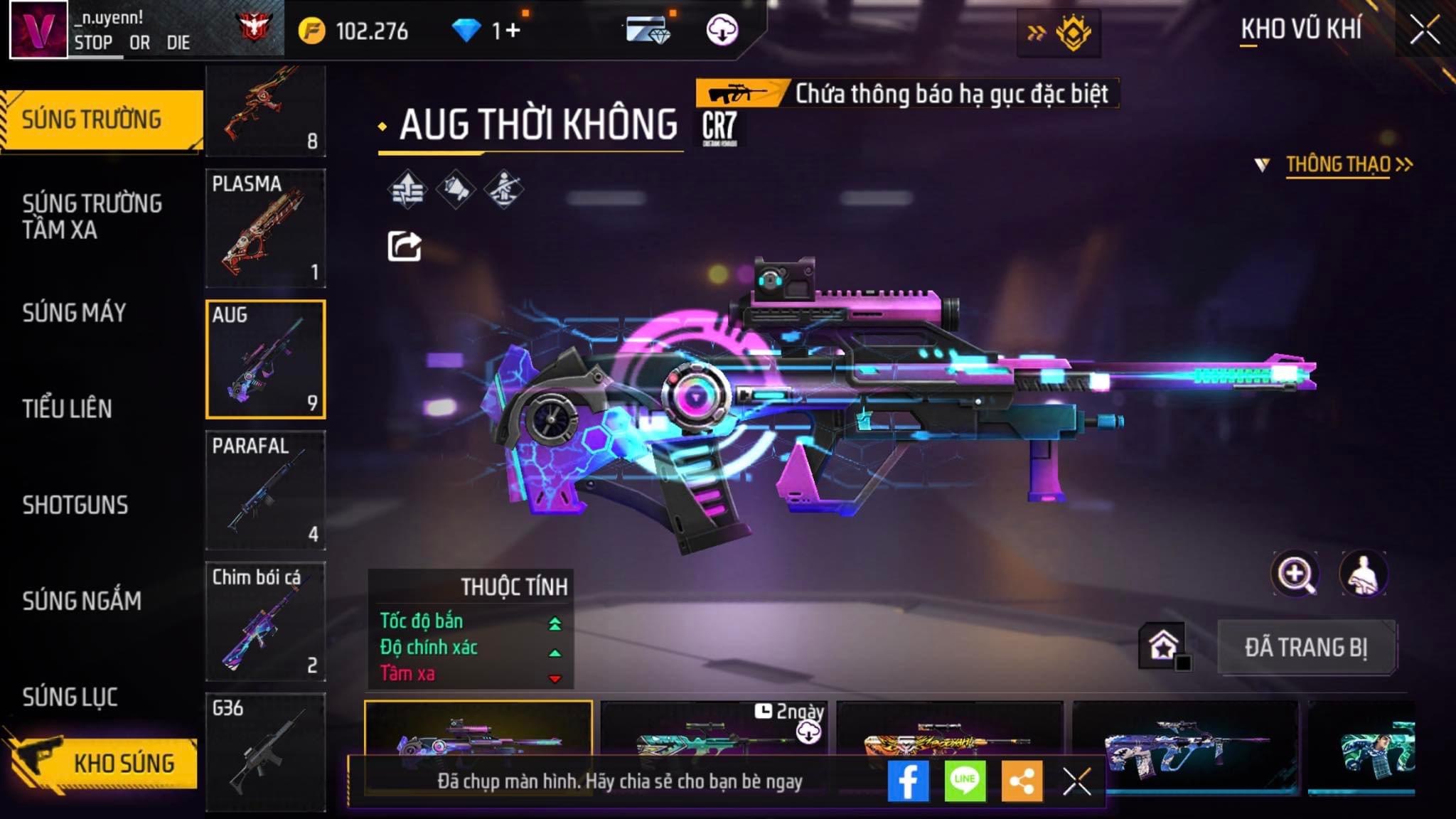Click the magnifier zoom icon
This screenshot has height=819, width=1456.
coord(1295,574)
